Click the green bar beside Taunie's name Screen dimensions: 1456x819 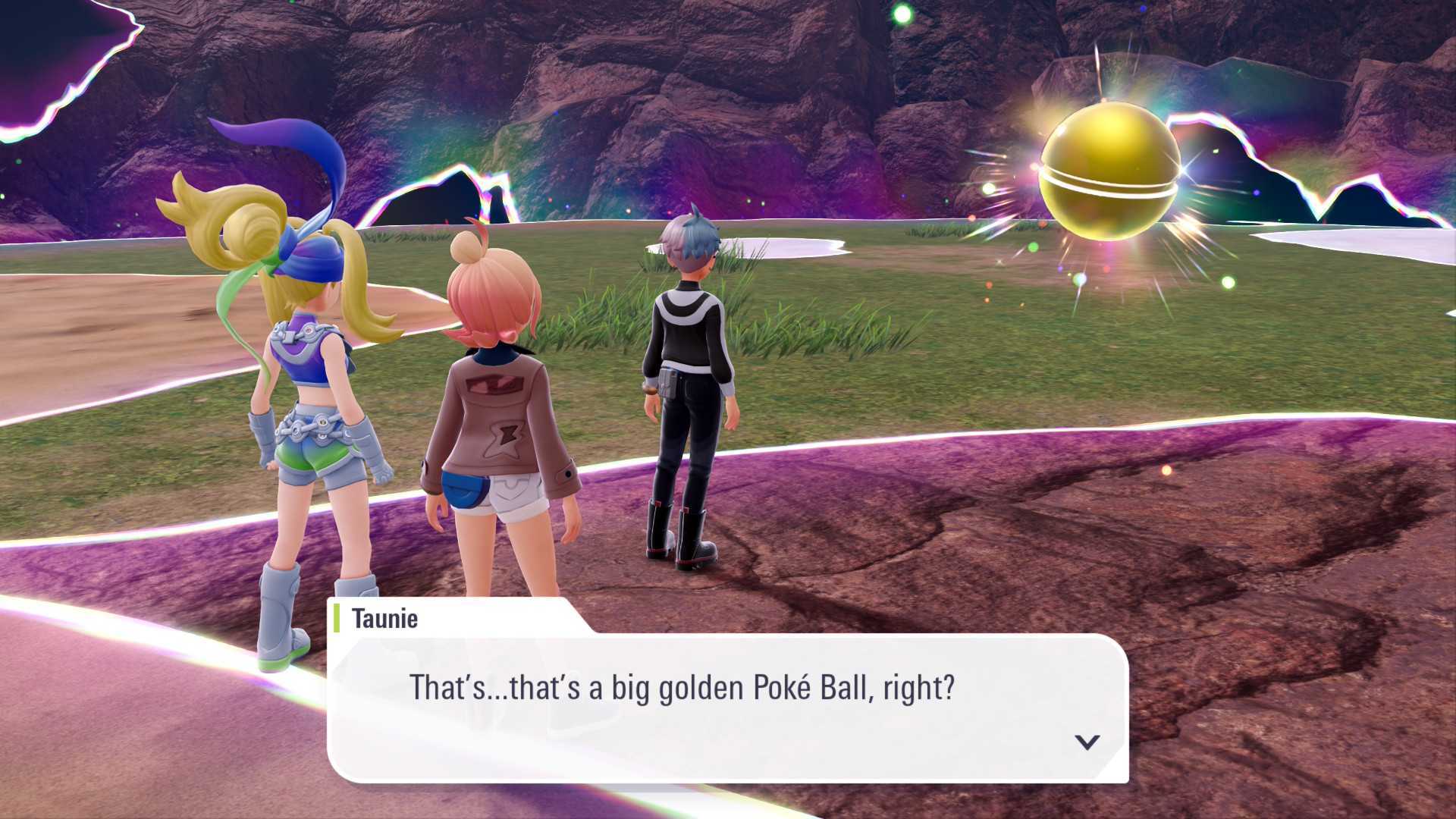(337, 619)
